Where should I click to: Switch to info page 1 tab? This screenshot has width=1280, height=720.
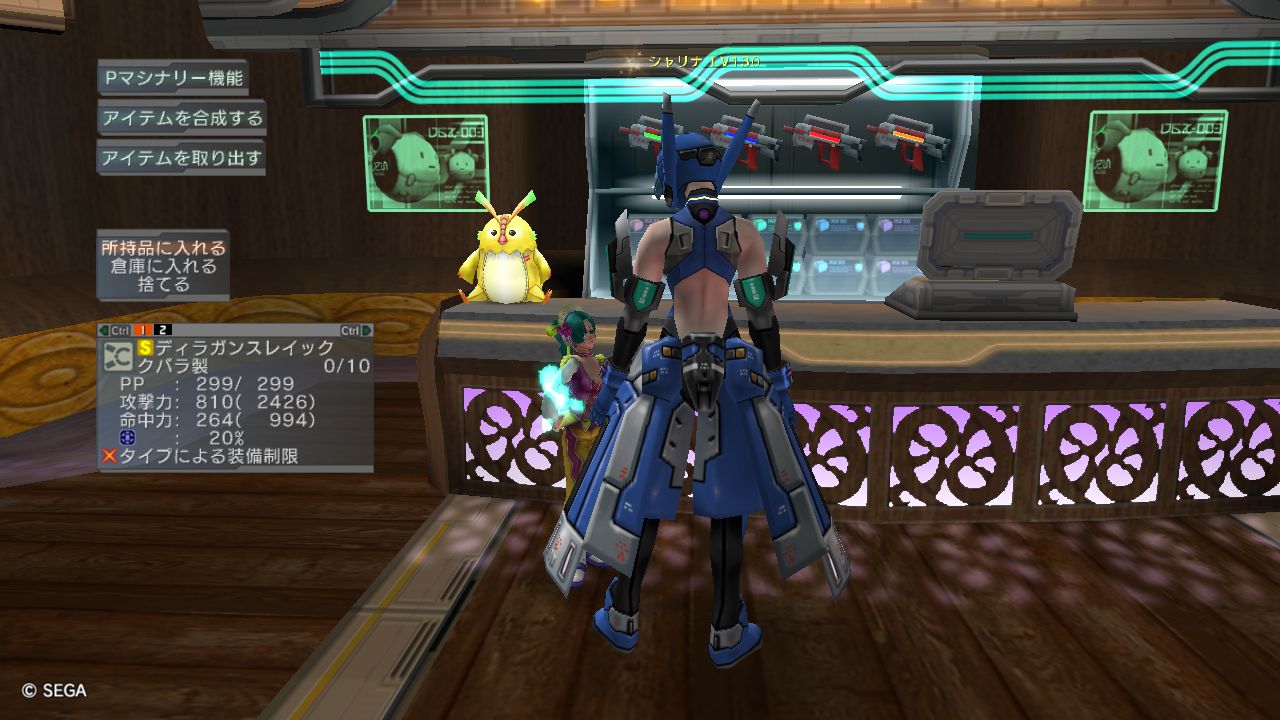click(x=143, y=330)
